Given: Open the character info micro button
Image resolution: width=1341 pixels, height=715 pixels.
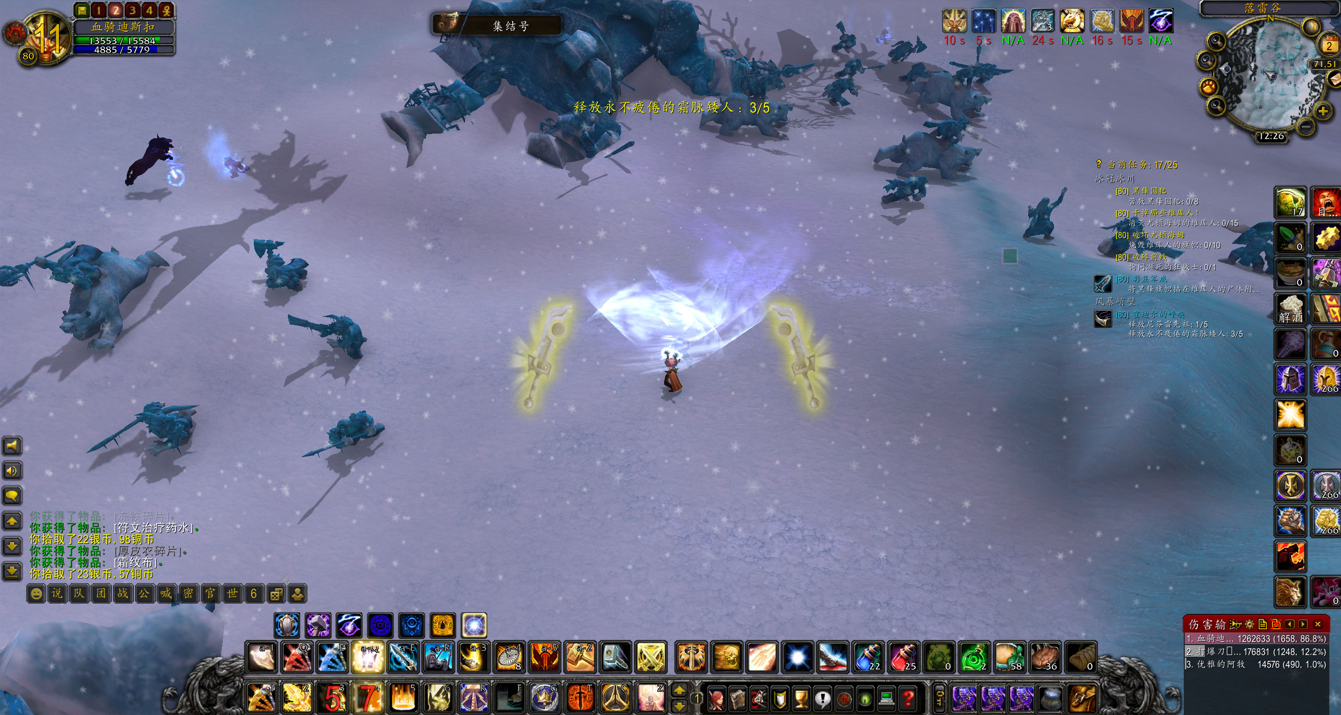Looking at the screenshot, I should click(x=716, y=698).
